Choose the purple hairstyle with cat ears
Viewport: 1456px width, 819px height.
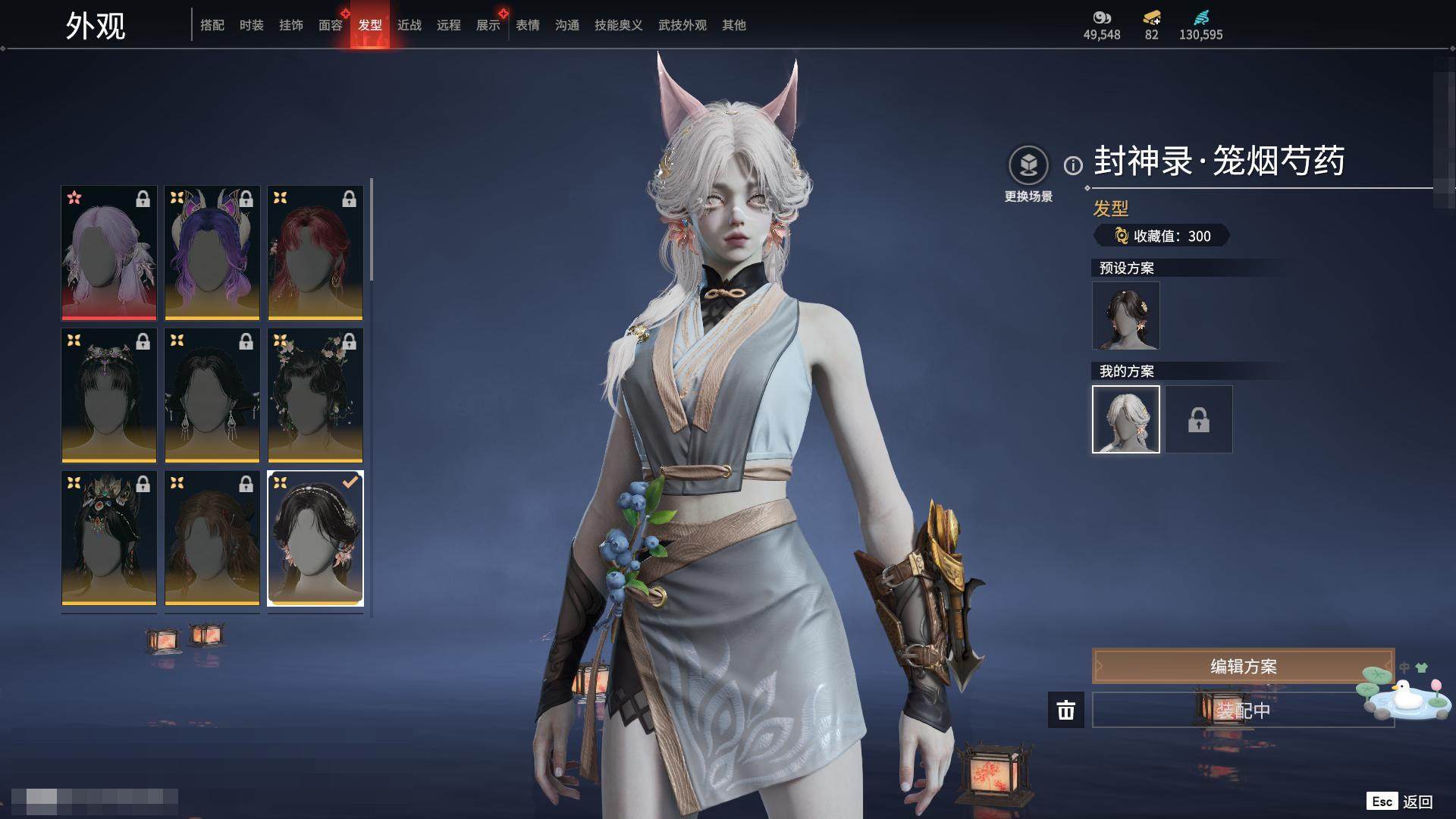coord(212,253)
